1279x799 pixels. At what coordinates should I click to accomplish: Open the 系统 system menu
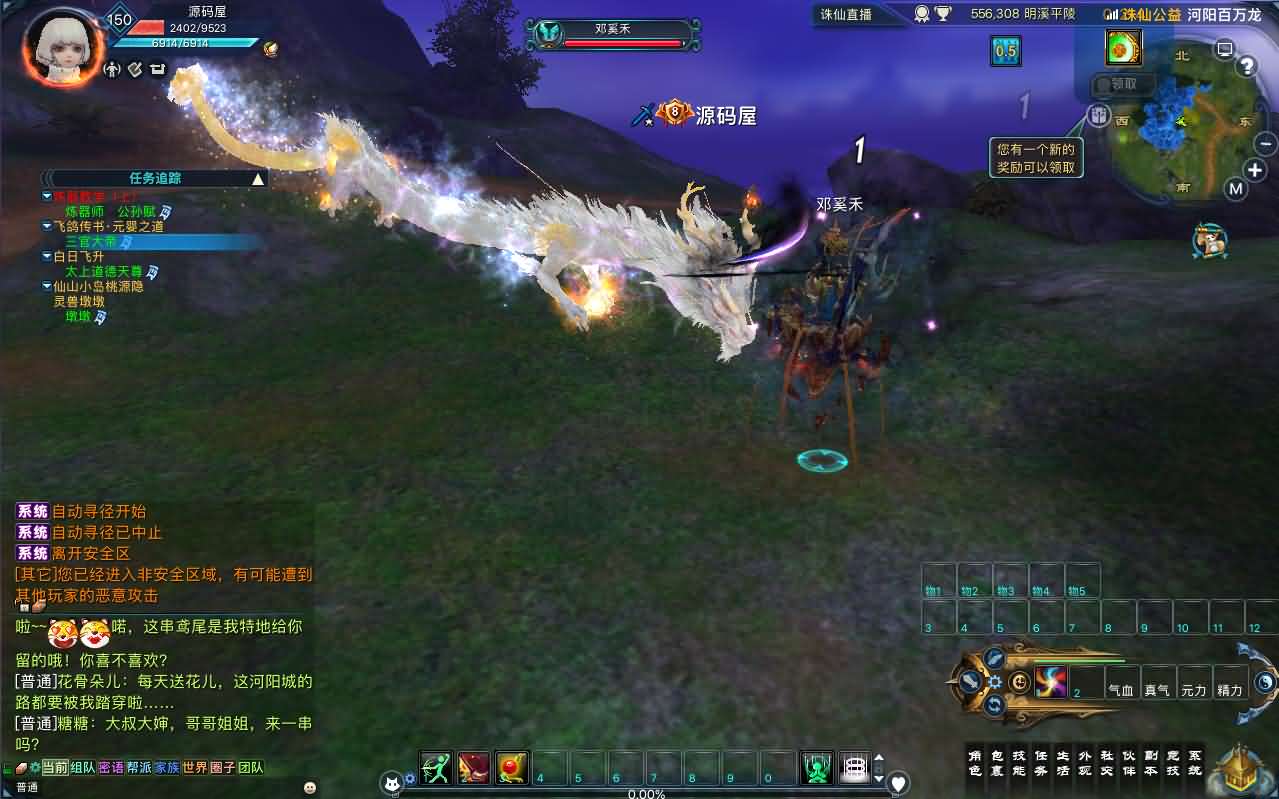coord(1195,763)
